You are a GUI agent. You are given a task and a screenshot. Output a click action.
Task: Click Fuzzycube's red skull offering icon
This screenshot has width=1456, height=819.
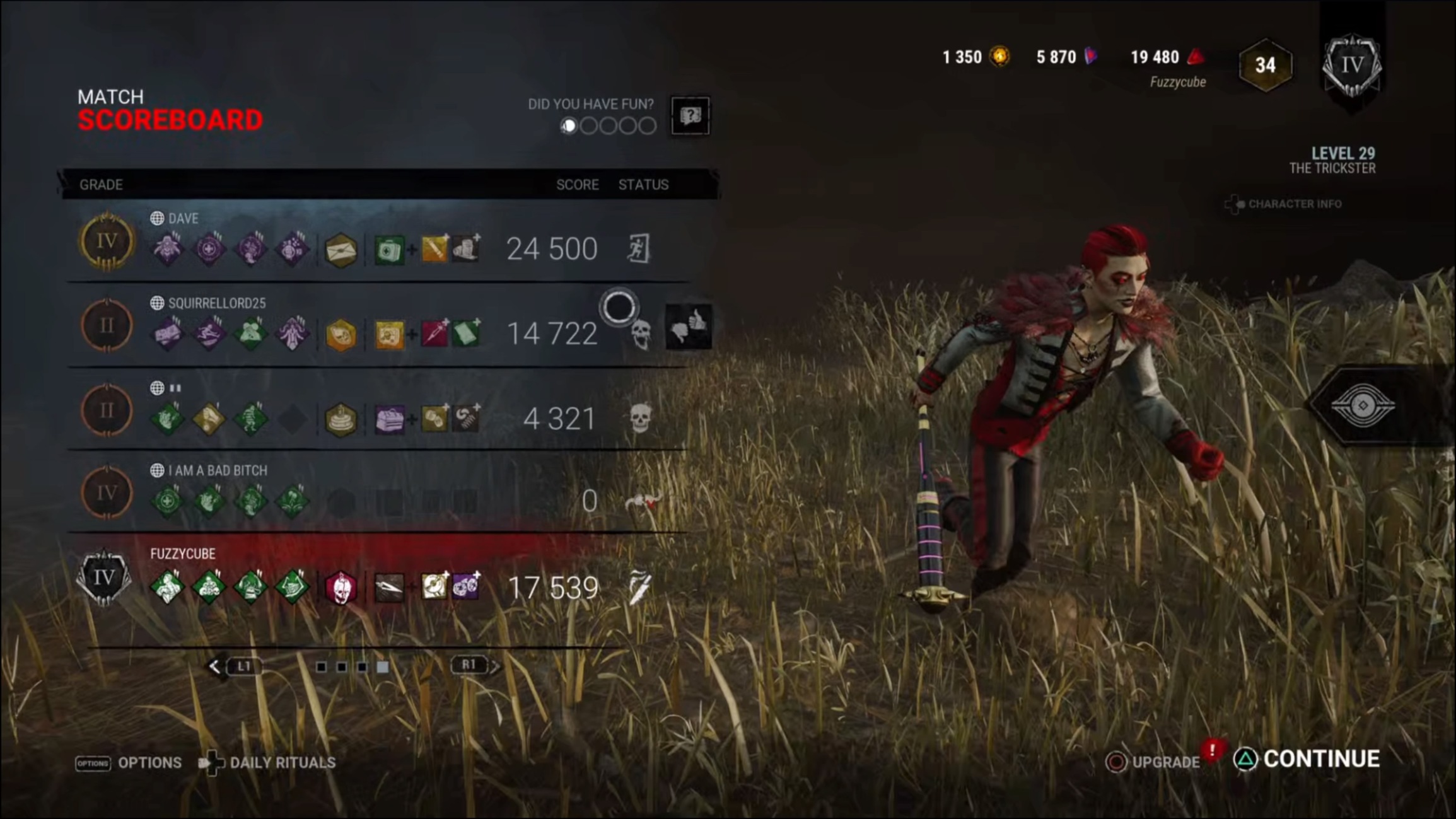point(341,586)
